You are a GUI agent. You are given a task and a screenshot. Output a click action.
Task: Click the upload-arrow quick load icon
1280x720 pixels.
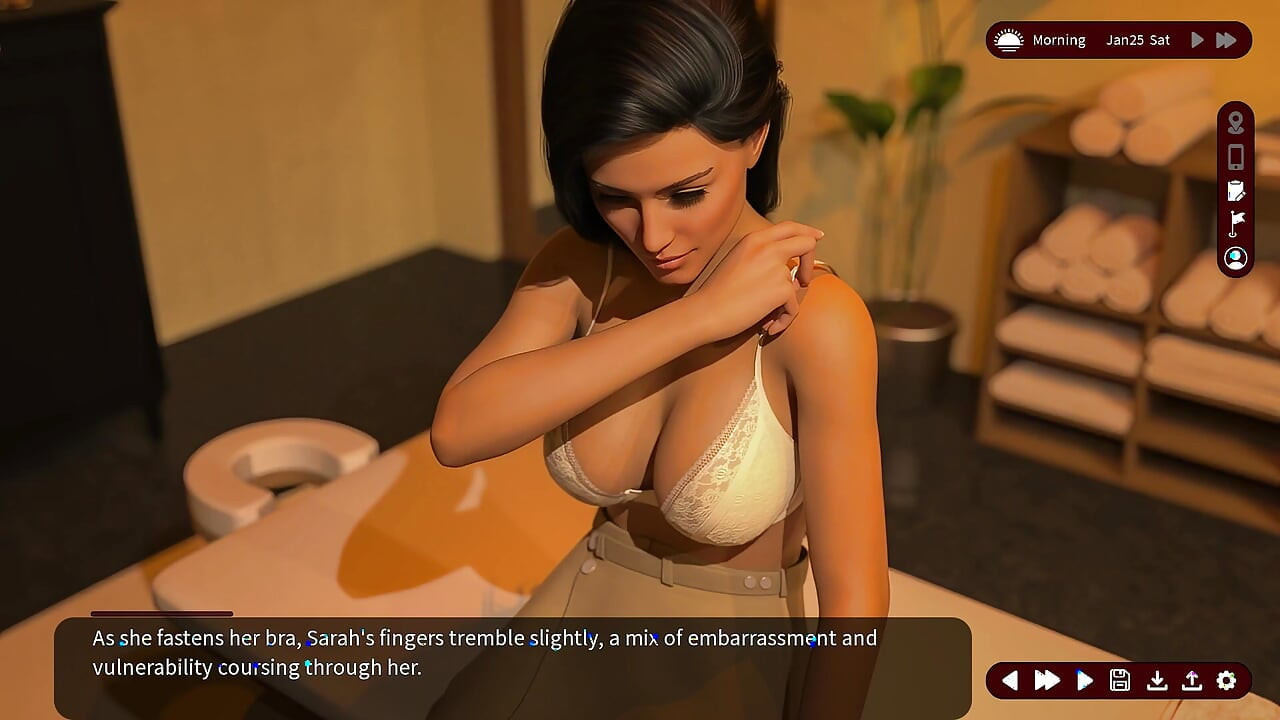(1191, 681)
